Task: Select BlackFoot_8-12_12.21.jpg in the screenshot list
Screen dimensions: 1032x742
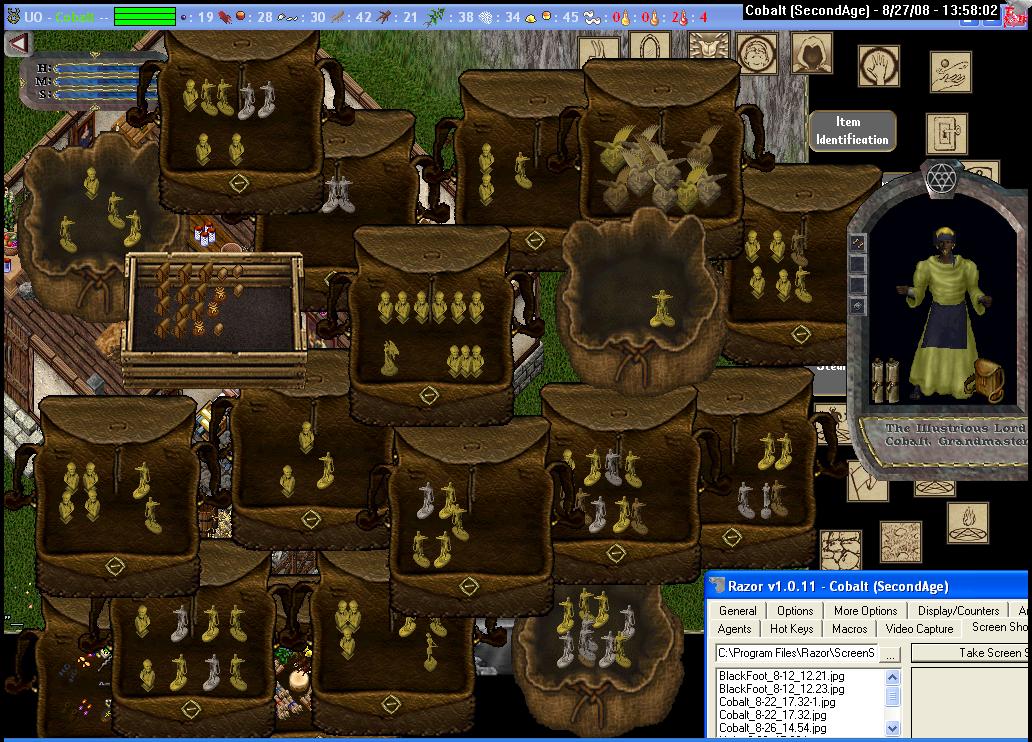Action: [x=781, y=676]
